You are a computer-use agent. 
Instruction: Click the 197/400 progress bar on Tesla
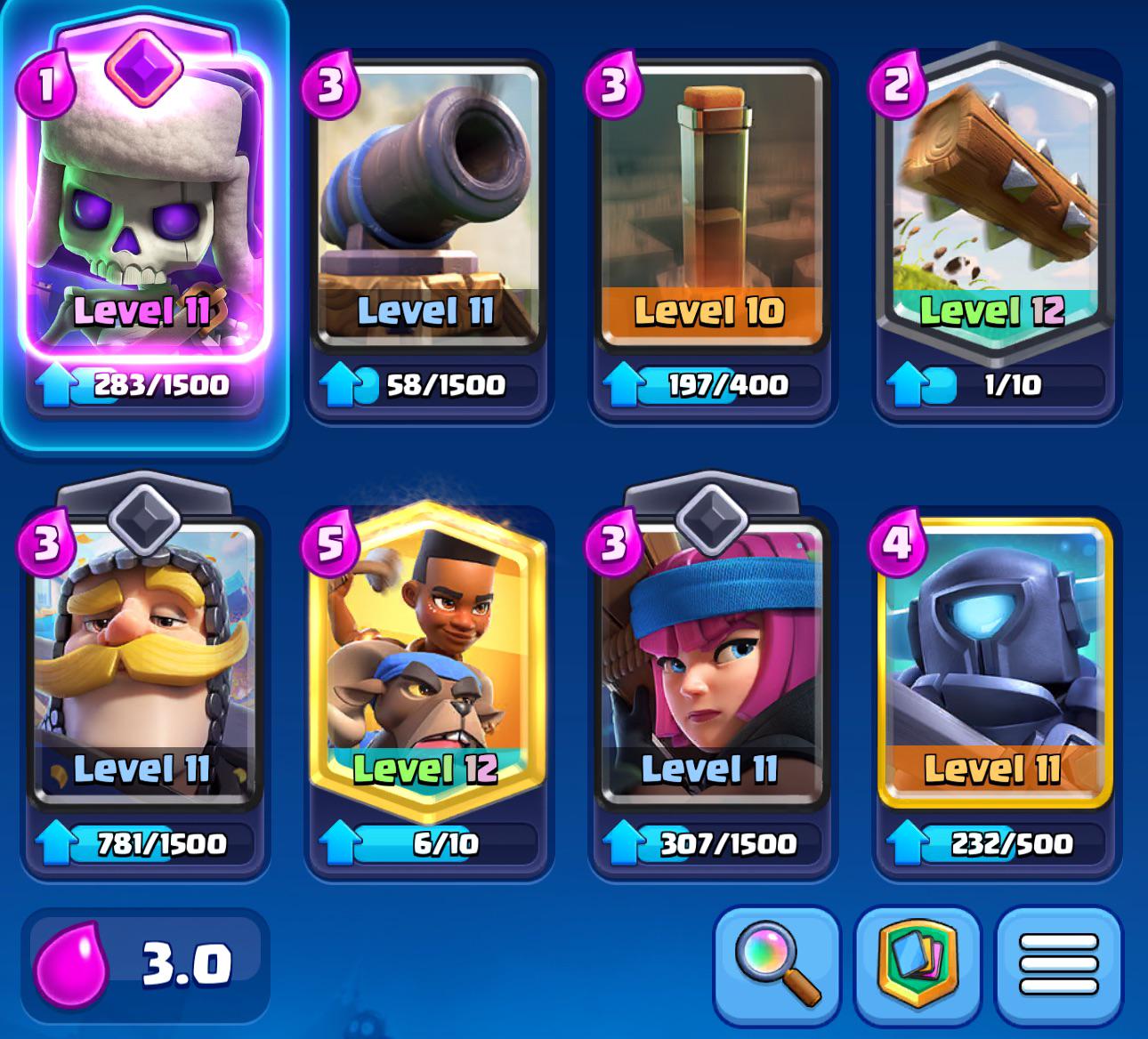(712, 384)
